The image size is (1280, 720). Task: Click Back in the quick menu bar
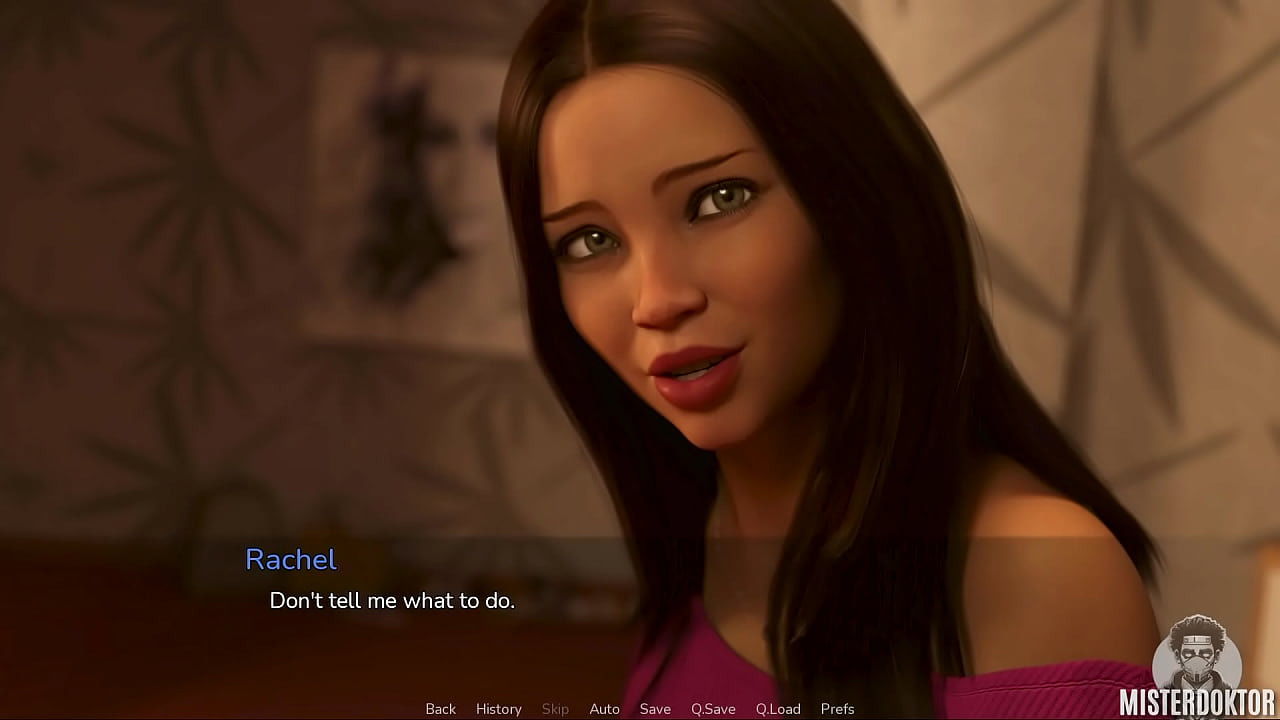pyautogui.click(x=440, y=708)
